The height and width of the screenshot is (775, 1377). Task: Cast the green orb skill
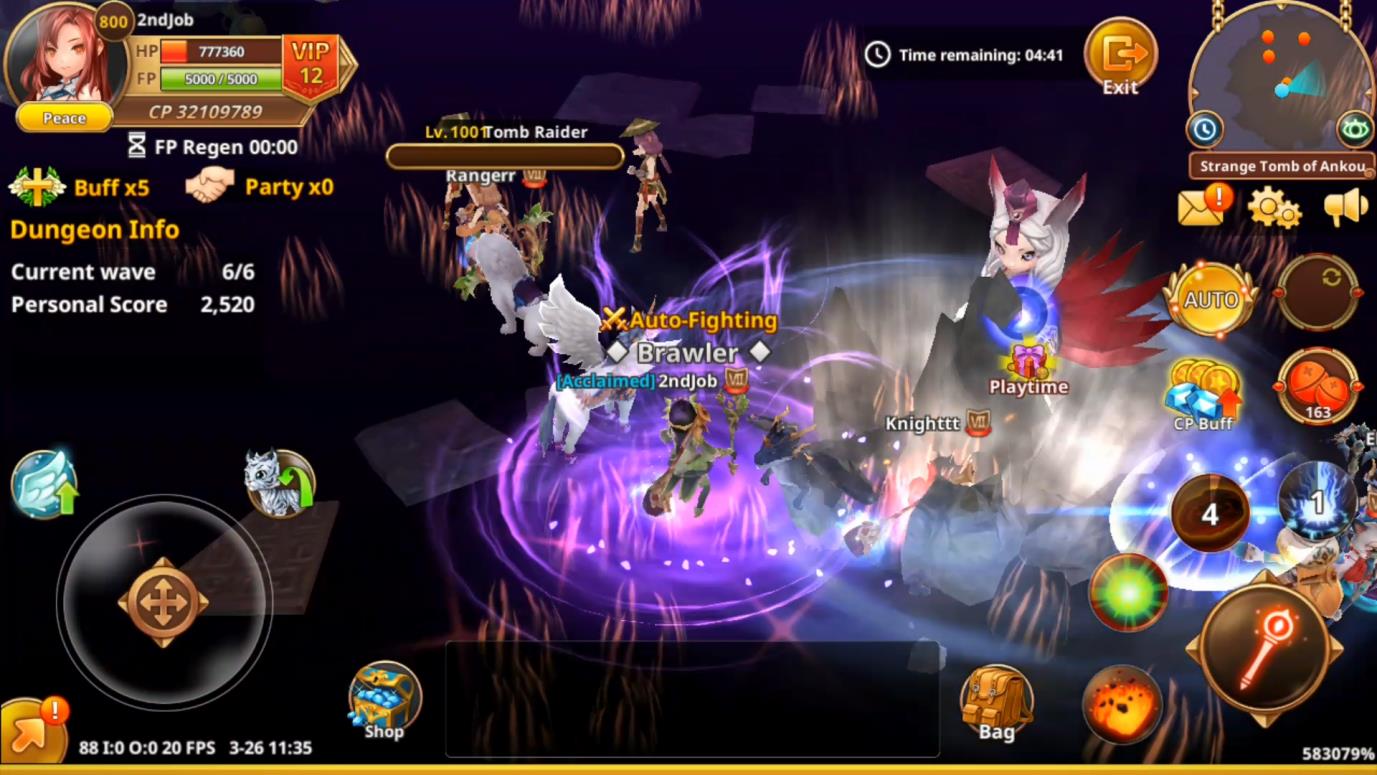(x=1128, y=592)
